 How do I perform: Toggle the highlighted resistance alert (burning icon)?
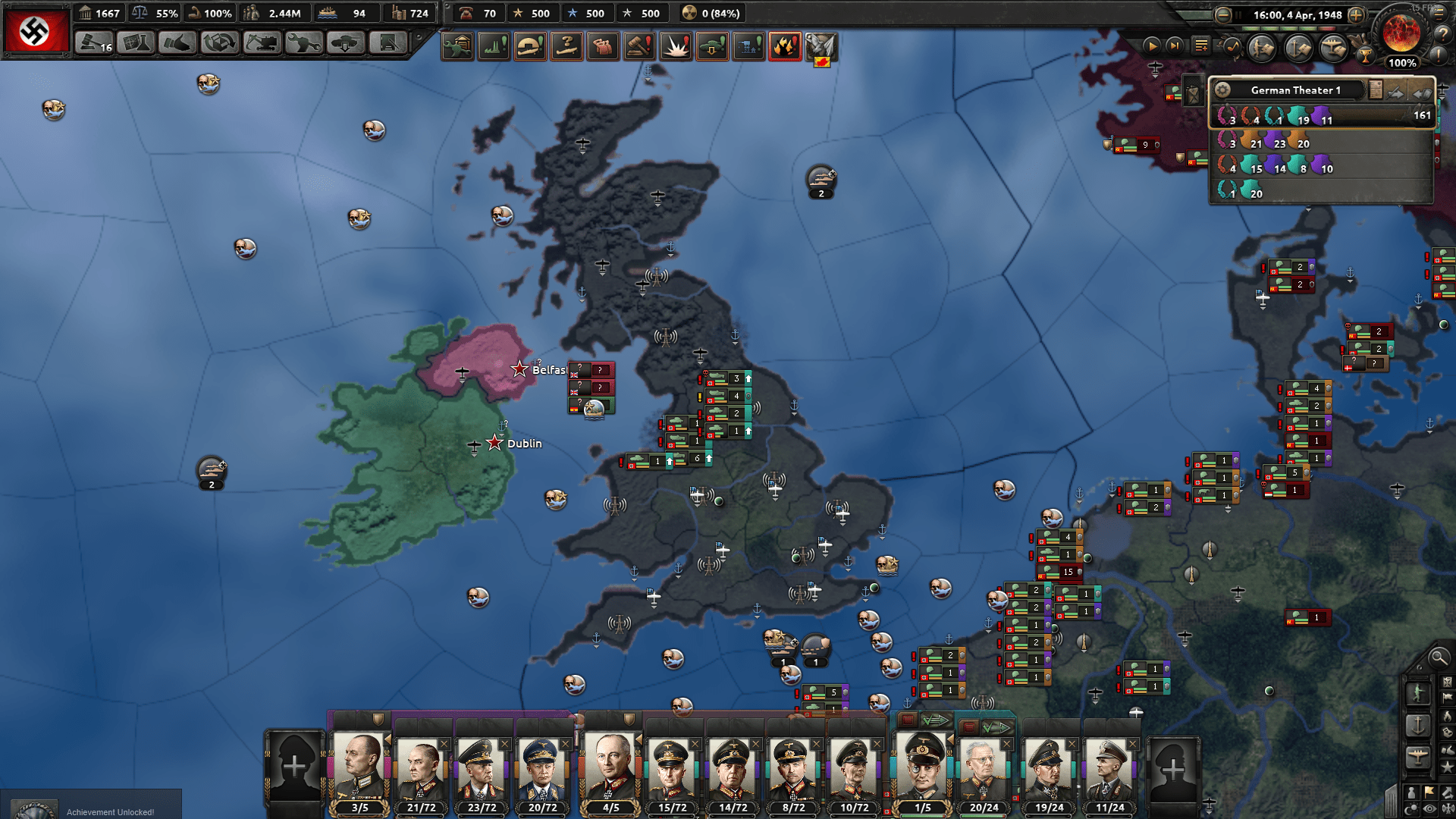pyautogui.click(x=785, y=45)
